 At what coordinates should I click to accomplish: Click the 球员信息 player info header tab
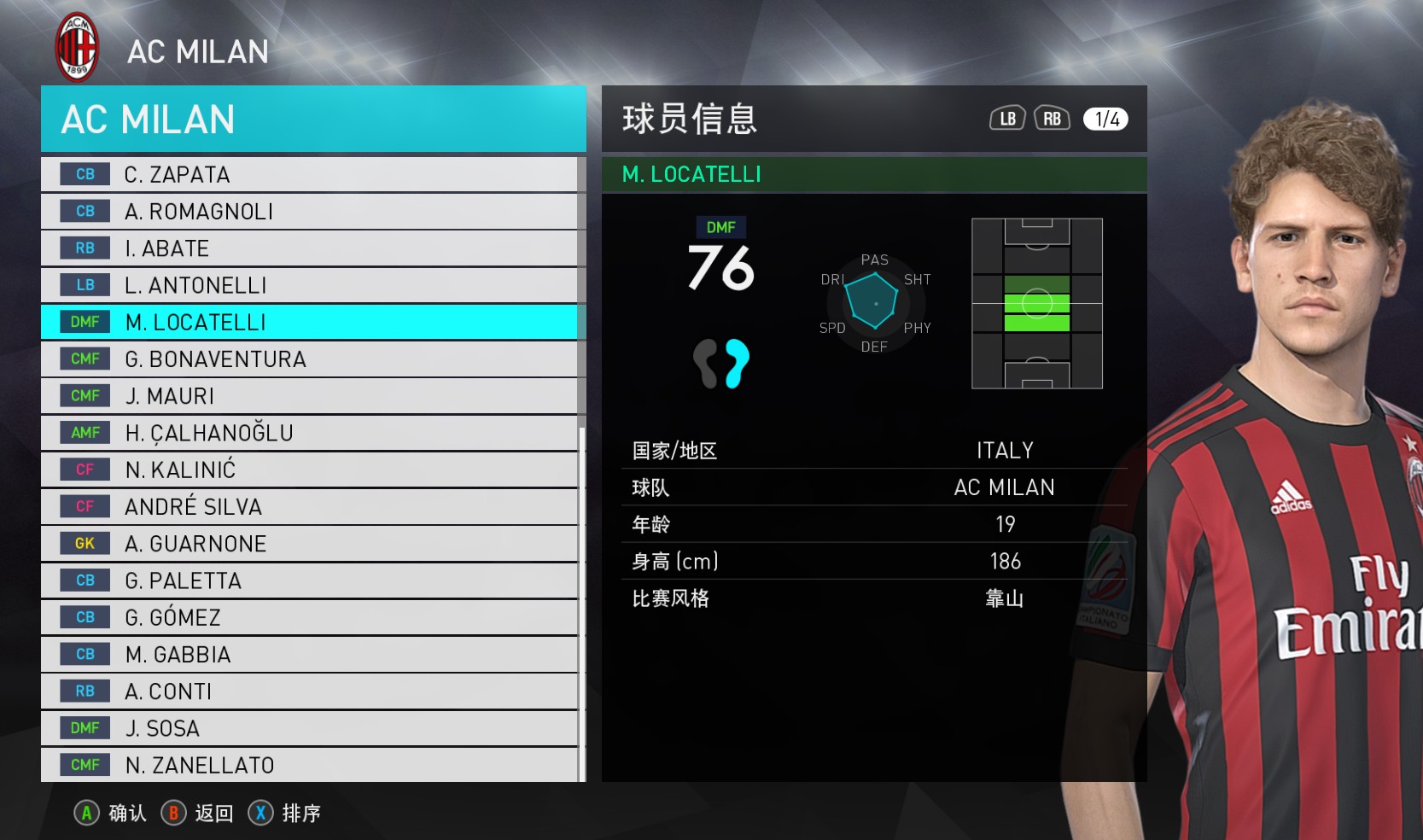pyautogui.click(x=688, y=120)
